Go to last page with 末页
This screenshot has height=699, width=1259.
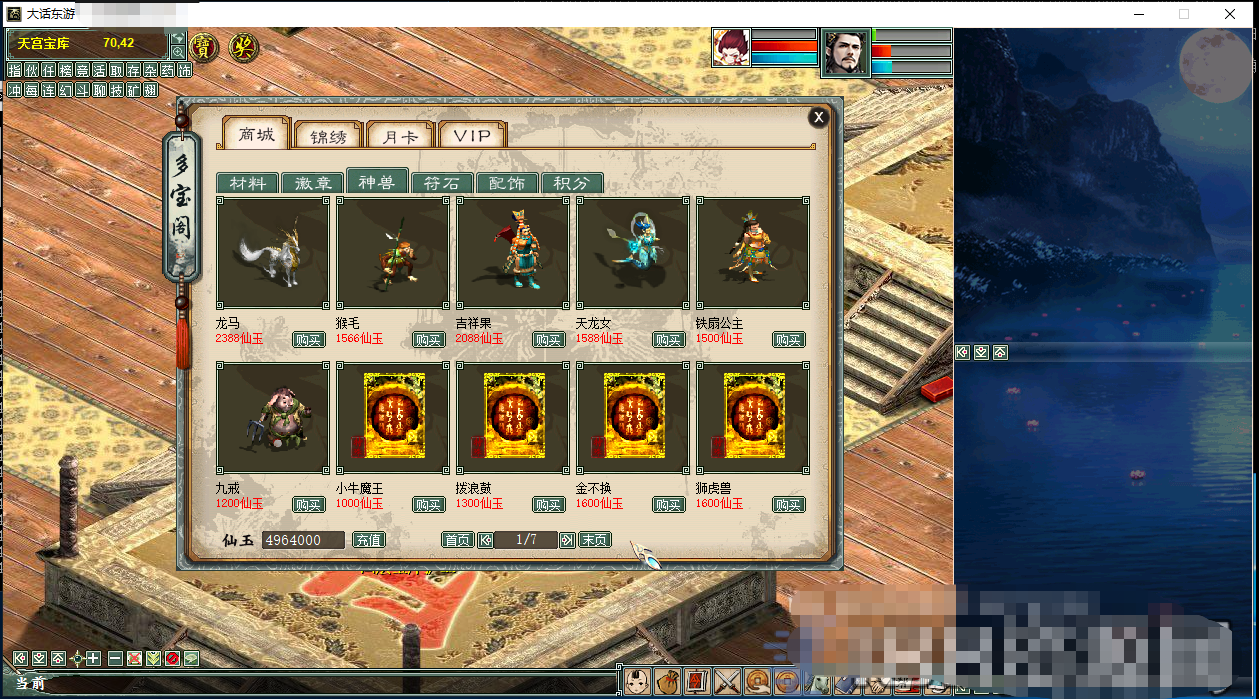click(x=594, y=540)
